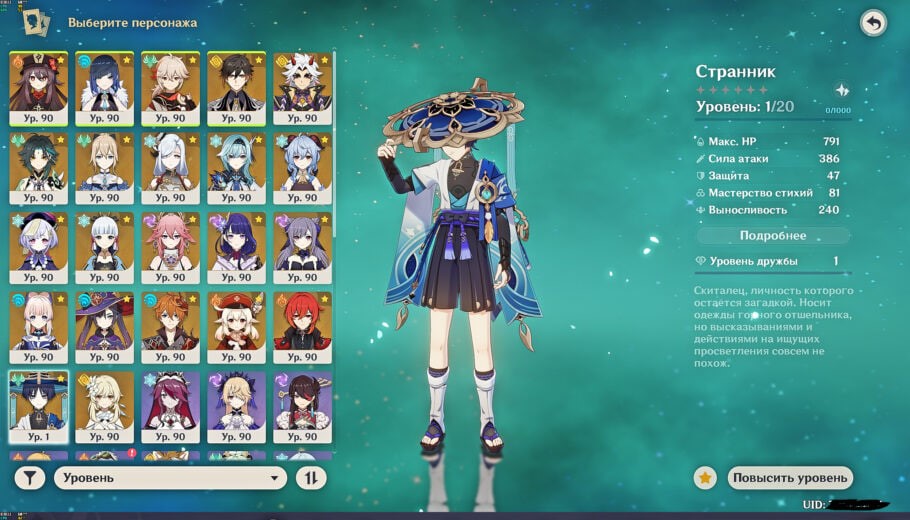Choose the Zhongli character tile
Screen dimensions: 910x520
pyautogui.click(x=236, y=84)
